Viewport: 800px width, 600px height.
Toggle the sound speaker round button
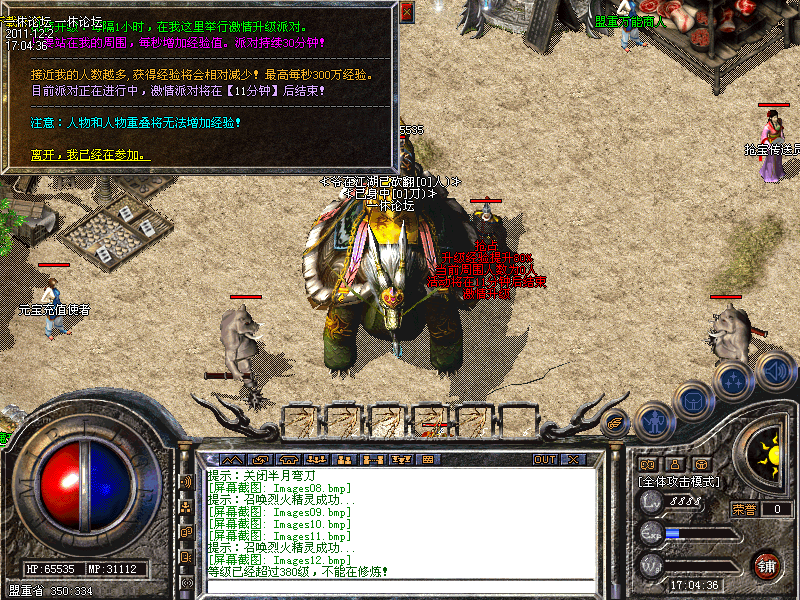tap(773, 370)
